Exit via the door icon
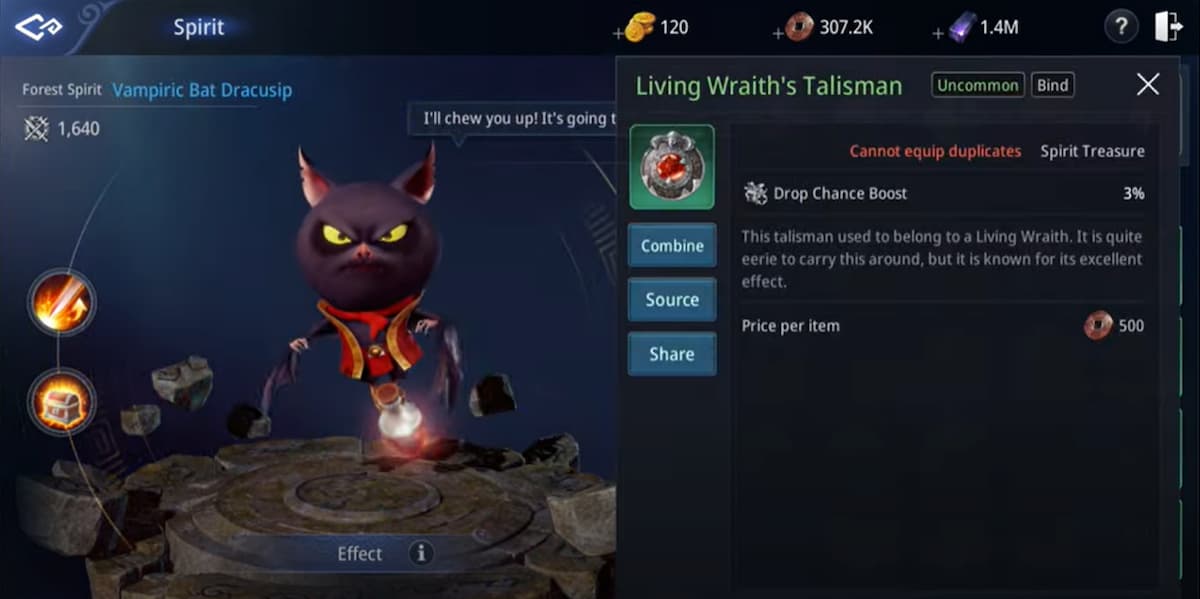The image size is (1200, 599). tap(1168, 27)
